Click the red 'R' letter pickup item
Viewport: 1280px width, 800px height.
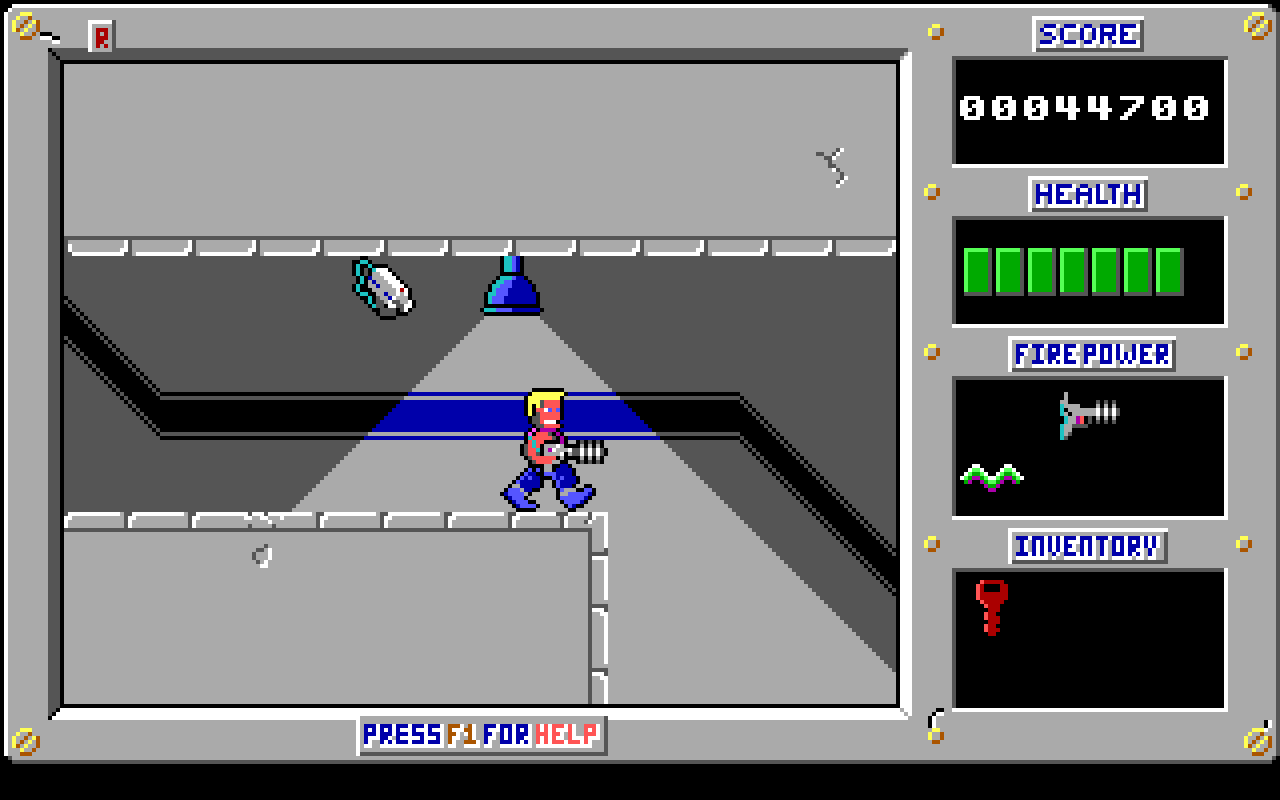click(100, 38)
